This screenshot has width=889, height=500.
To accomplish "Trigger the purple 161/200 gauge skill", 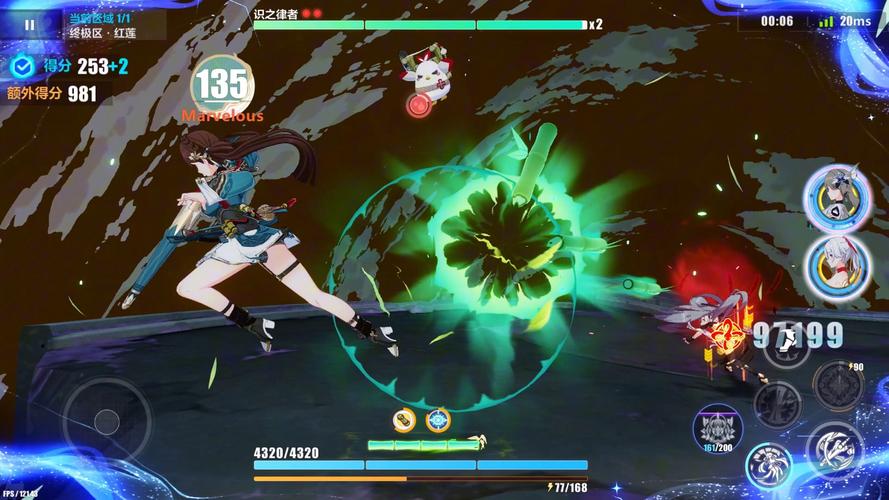I will (x=717, y=427).
